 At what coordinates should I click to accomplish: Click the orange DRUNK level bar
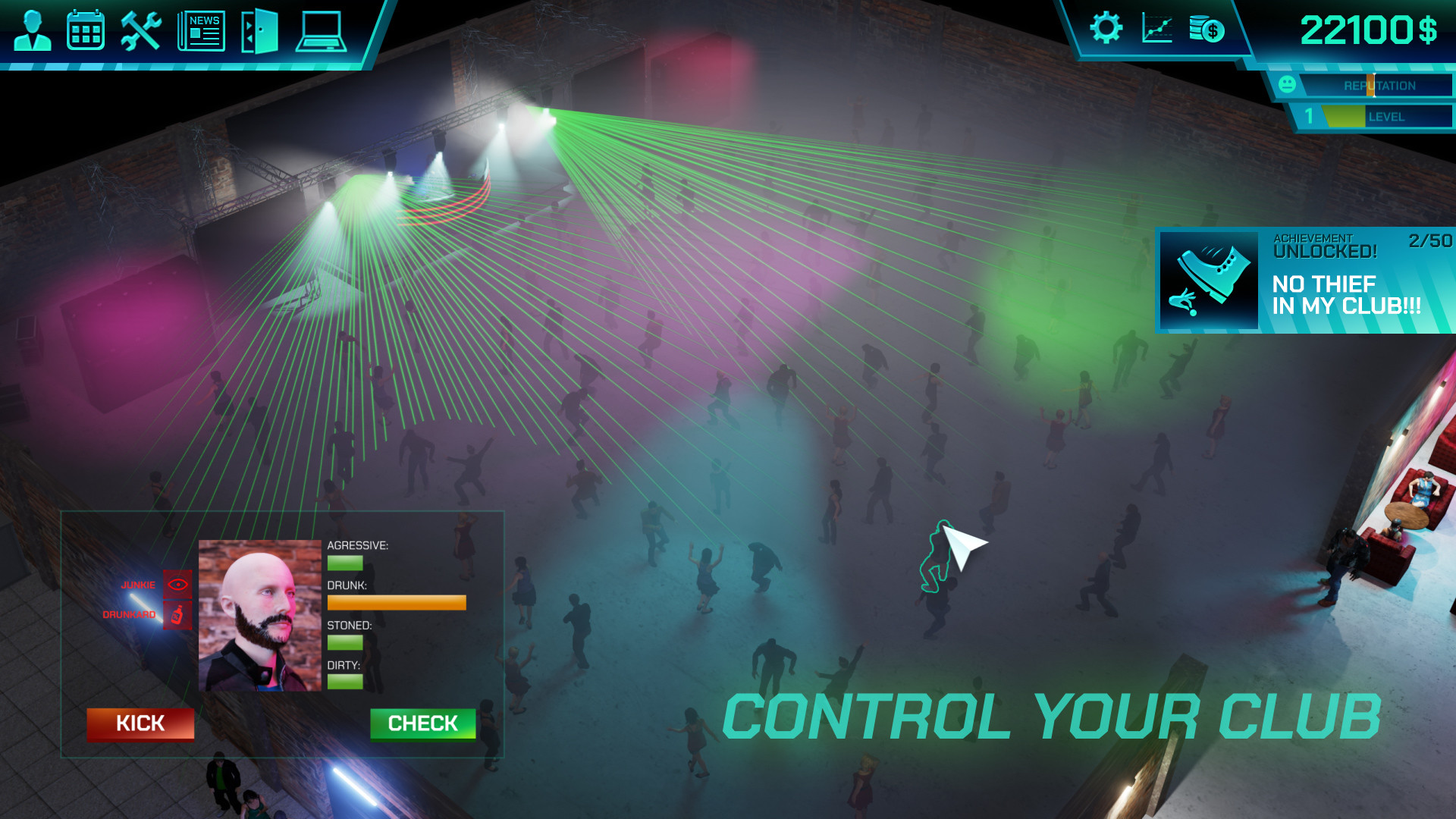[x=396, y=601]
